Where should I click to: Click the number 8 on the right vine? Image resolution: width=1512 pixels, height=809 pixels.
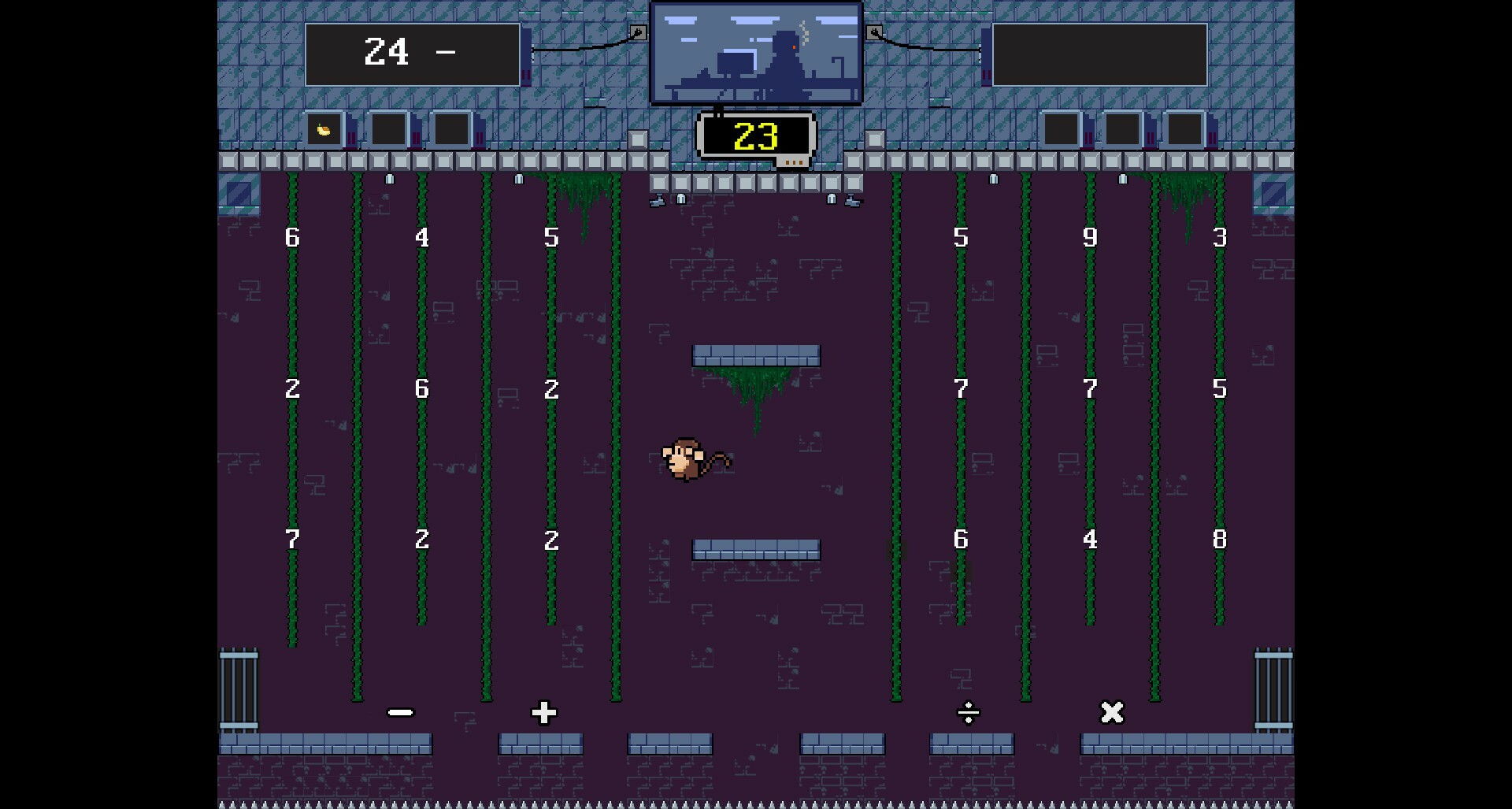click(x=1218, y=540)
